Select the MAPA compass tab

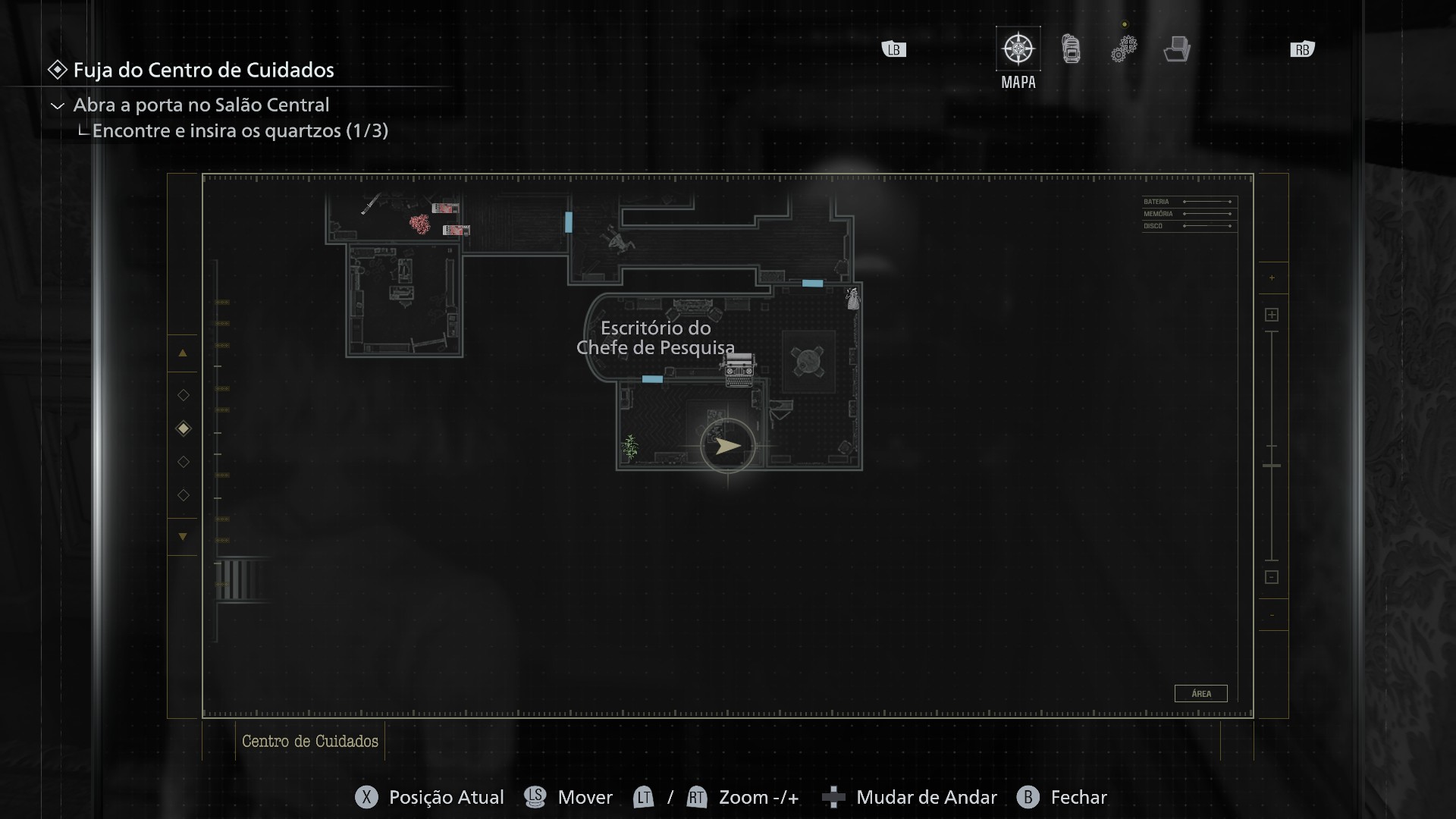tap(1018, 49)
